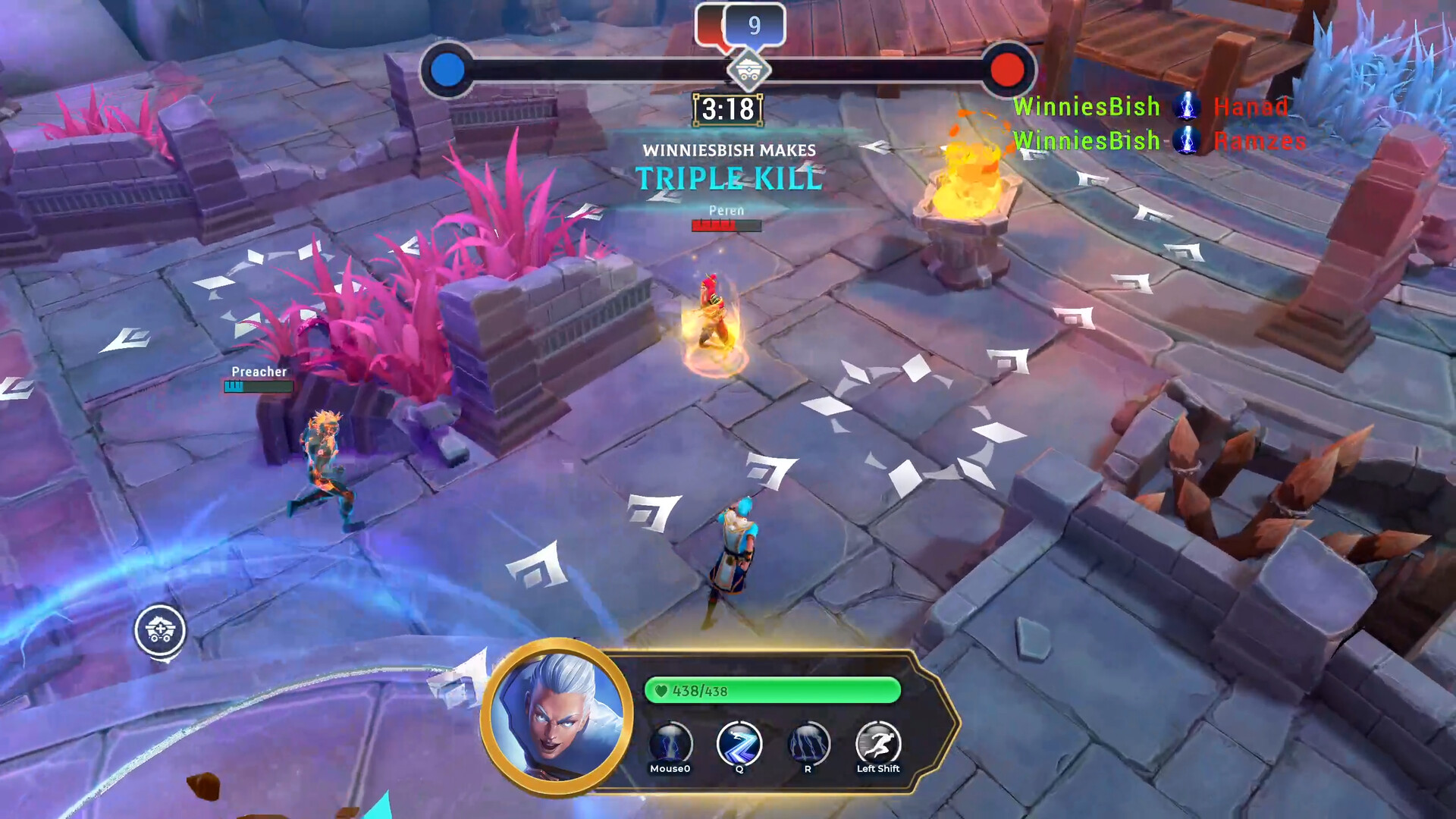Click the Preacher nameplate above the burning character
This screenshot has height=819, width=1456.
[259, 372]
